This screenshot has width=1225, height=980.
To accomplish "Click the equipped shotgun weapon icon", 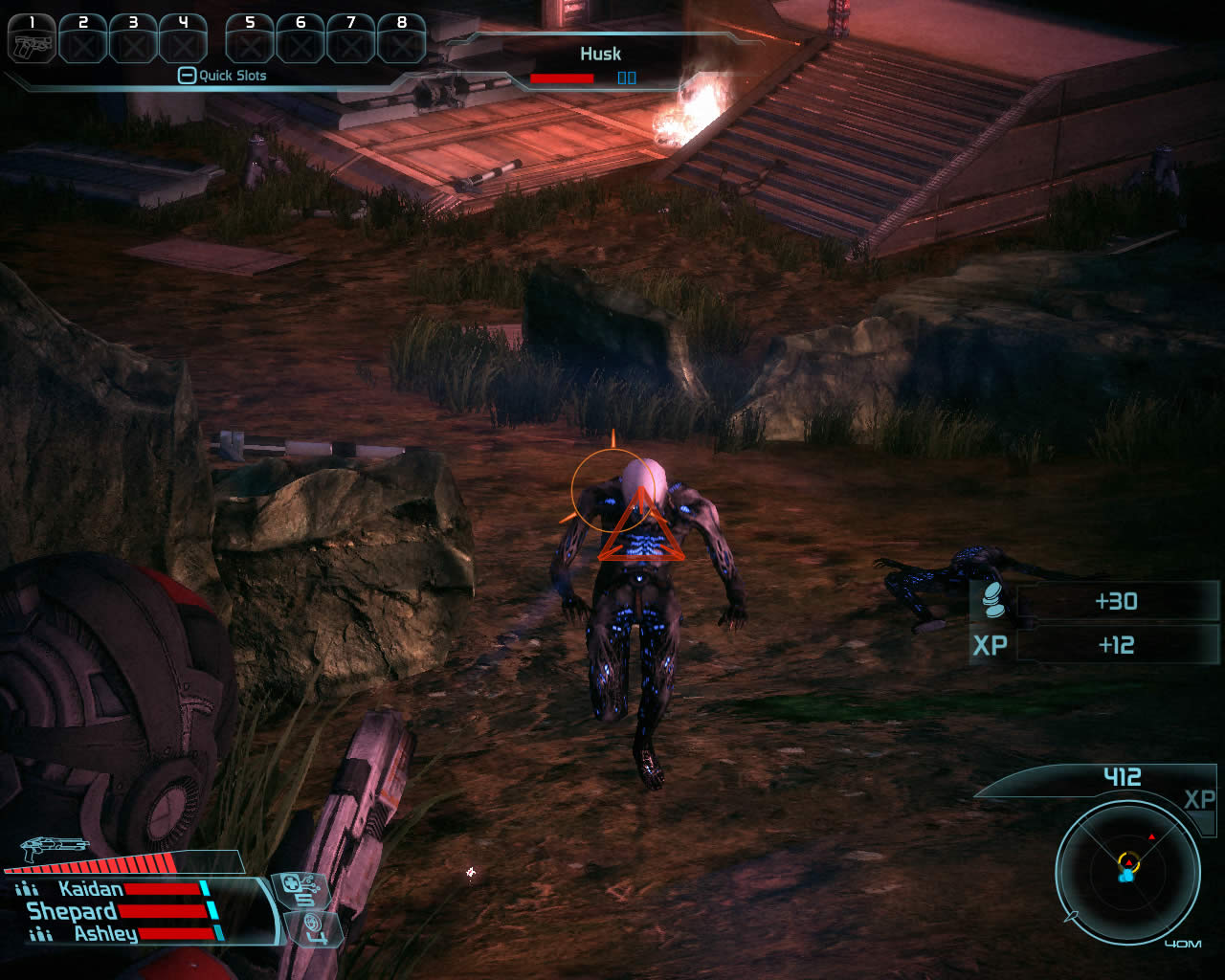I will [54, 848].
